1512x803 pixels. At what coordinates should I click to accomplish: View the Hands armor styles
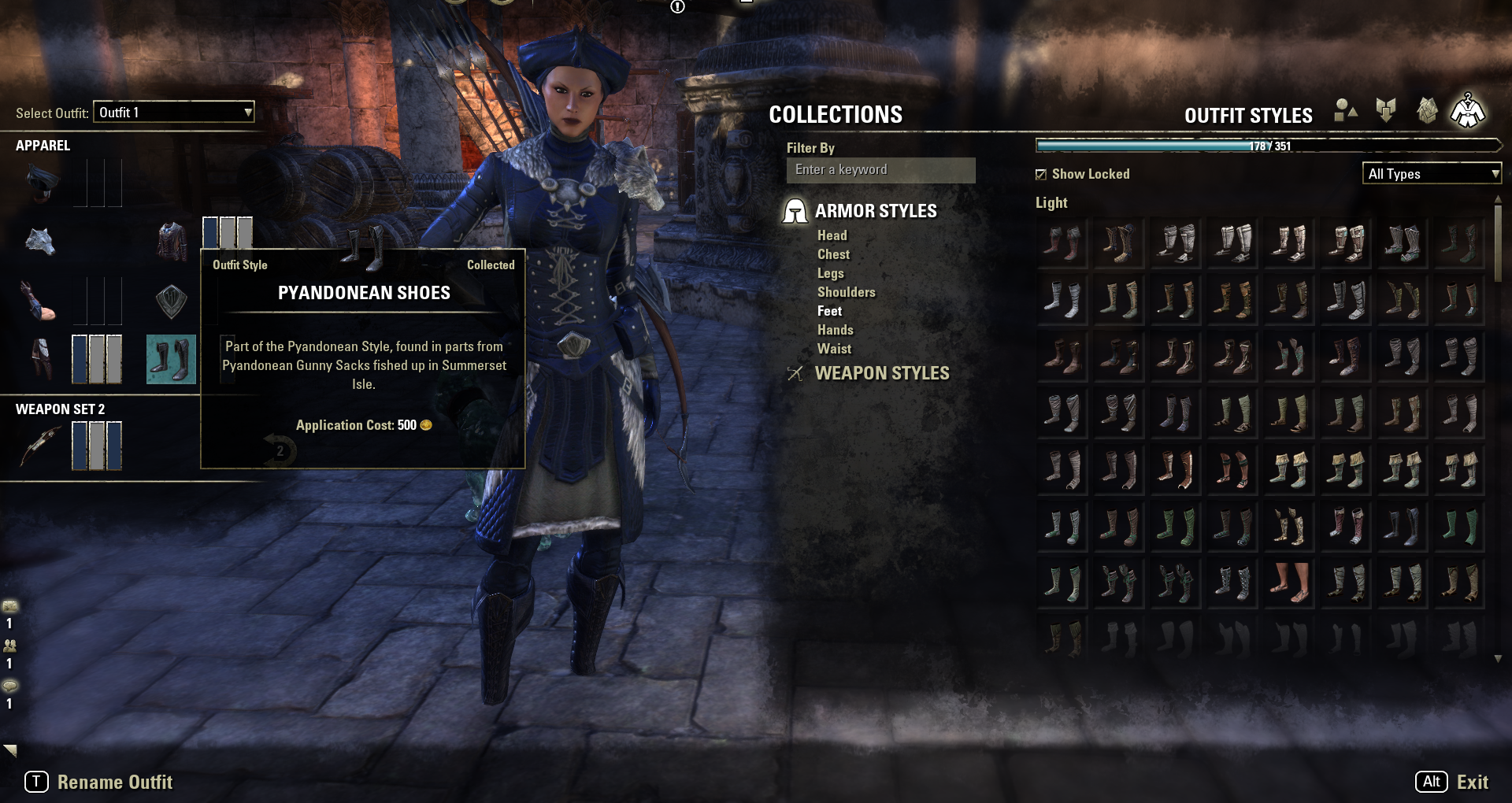point(835,330)
